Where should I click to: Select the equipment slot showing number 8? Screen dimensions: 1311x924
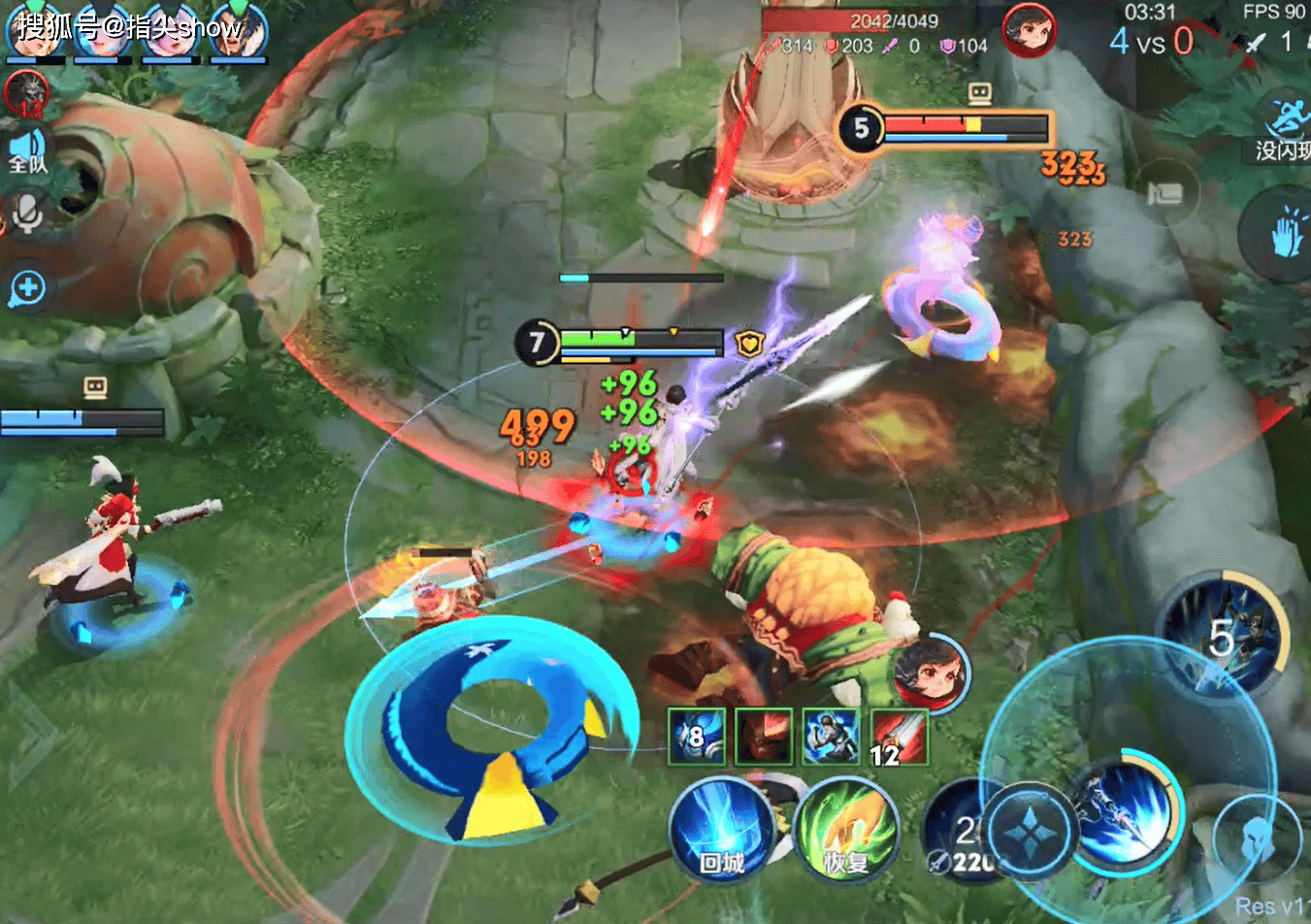(x=697, y=737)
